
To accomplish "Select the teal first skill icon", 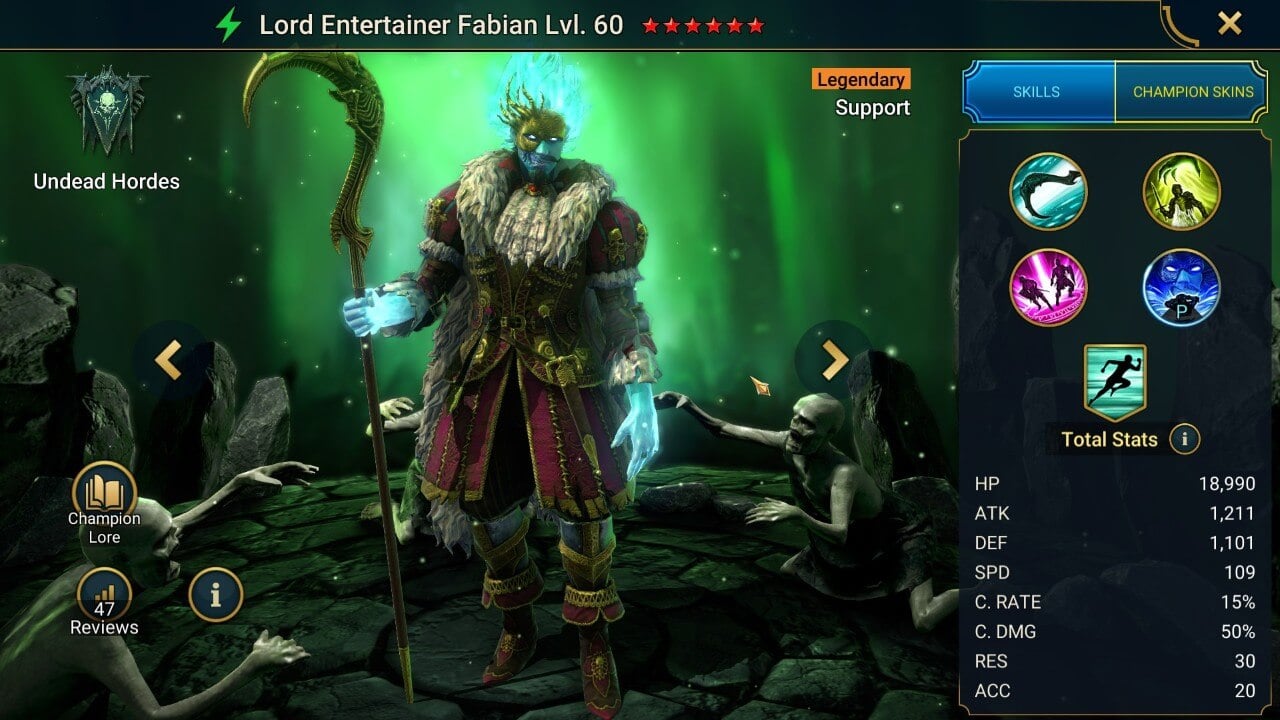I will 1049,191.
